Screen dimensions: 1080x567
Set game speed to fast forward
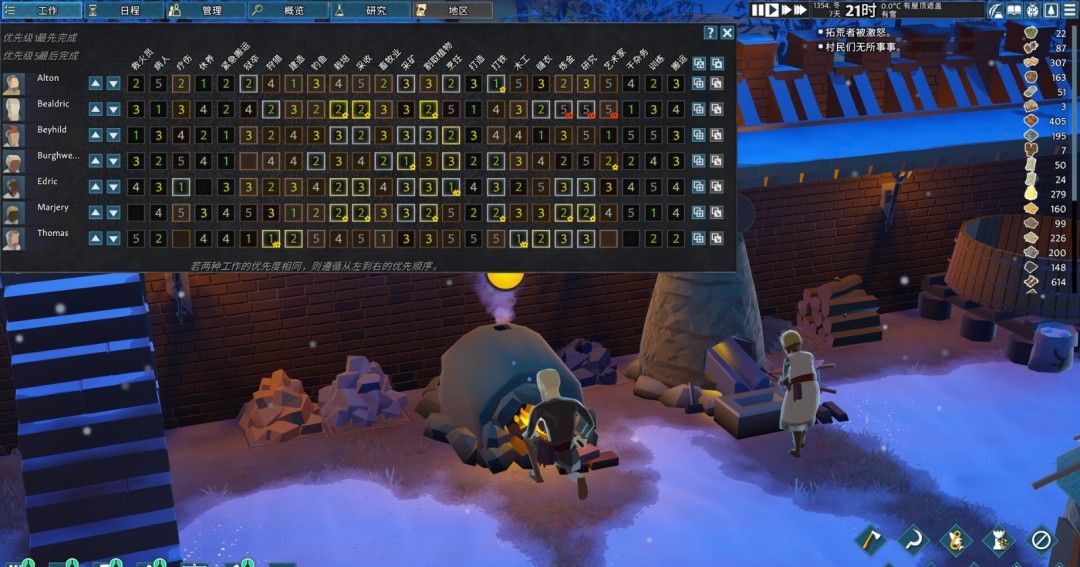[787, 10]
